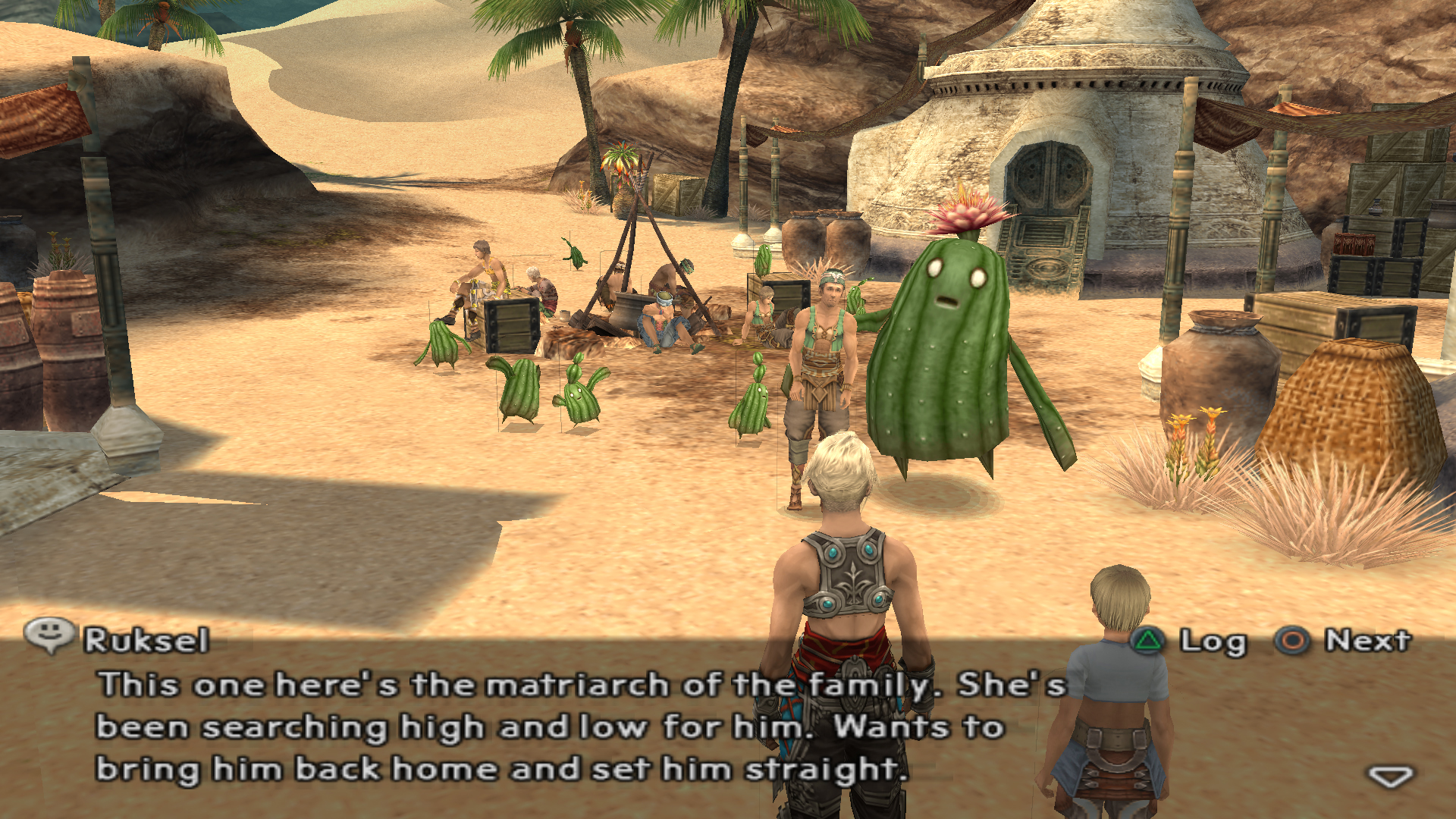The width and height of the screenshot is (1456, 819).
Task: Advance dialogue with the down arrow indicator
Action: point(1389,777)
